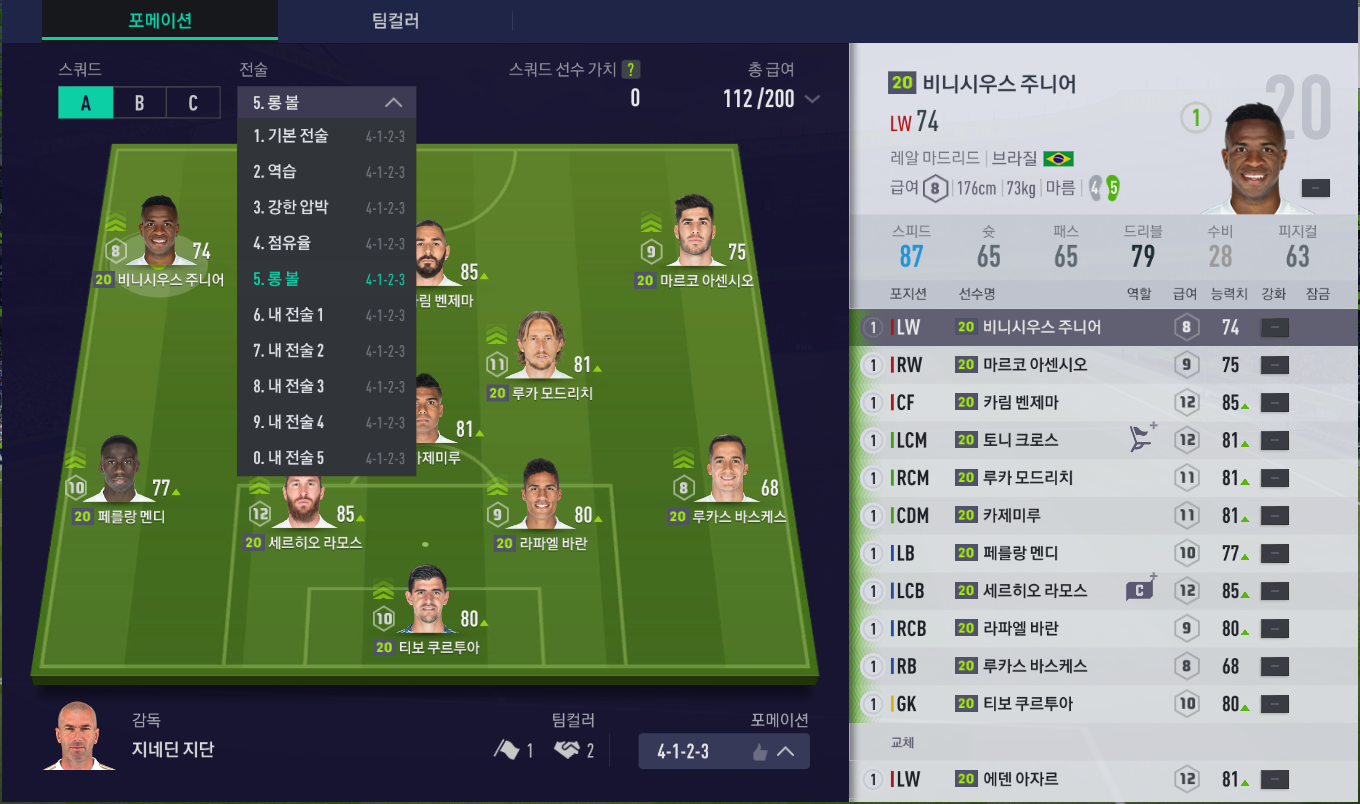Viewport: 1360px width, 804px height.
Task: Click the squad value question mark icon
Action: [x=631, y=70]
